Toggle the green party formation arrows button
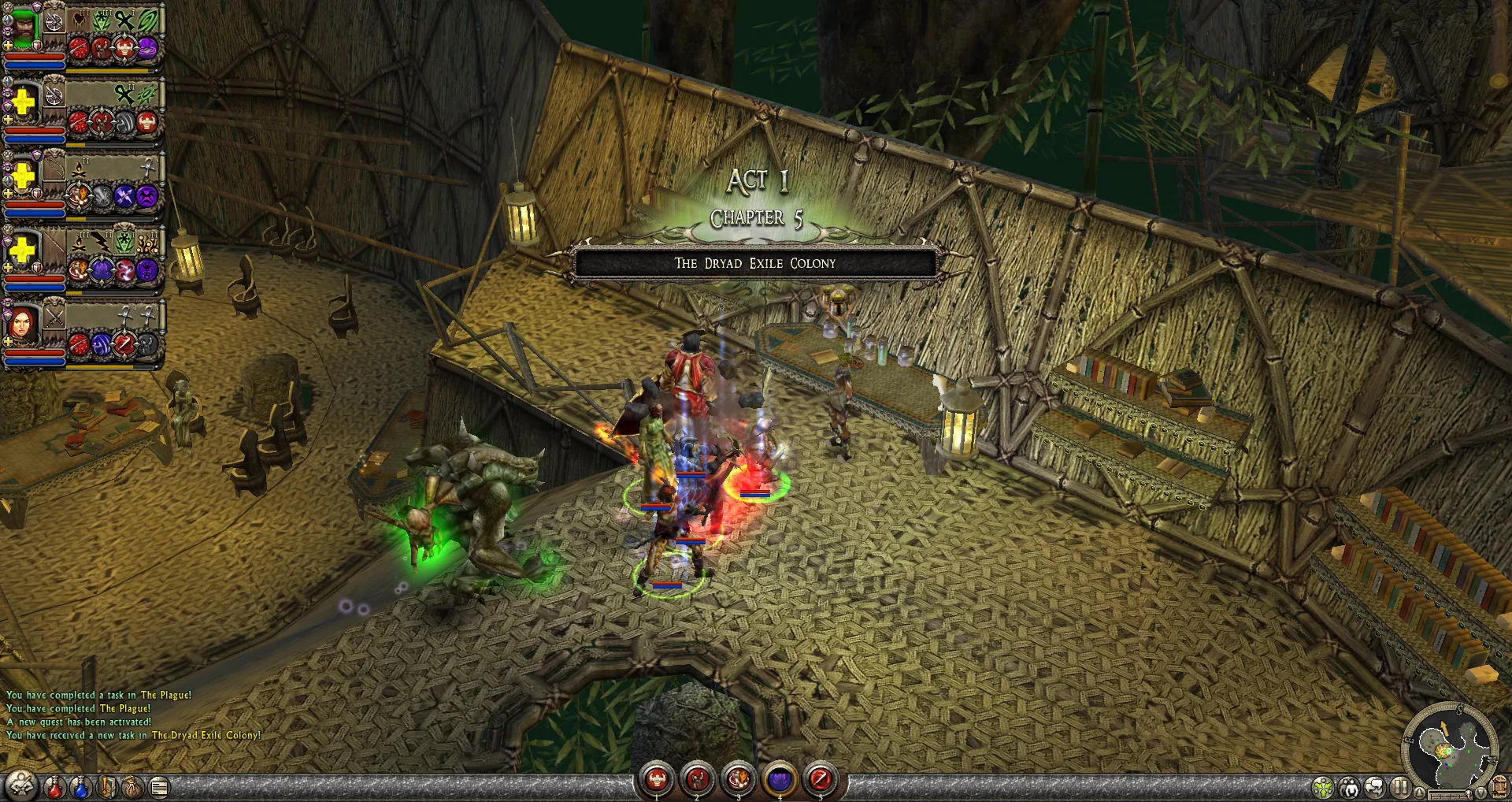Image resolution: width=1512 pixels, height=802 pixels. (x=1323, y=787)
